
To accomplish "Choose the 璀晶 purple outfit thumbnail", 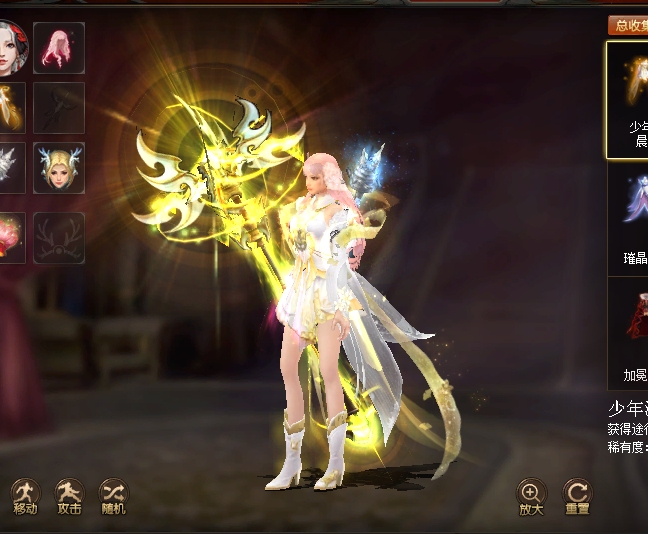I will point(630,218).
